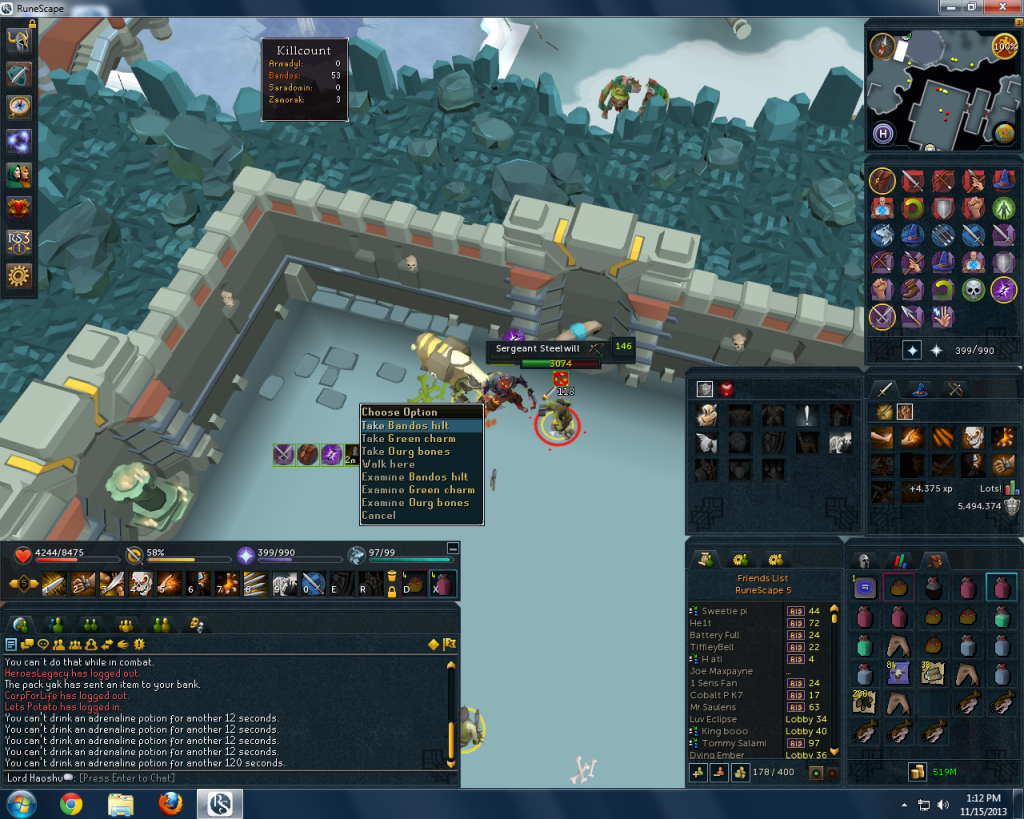Open Firefox from the taskbar

click(x=169, y=802)
